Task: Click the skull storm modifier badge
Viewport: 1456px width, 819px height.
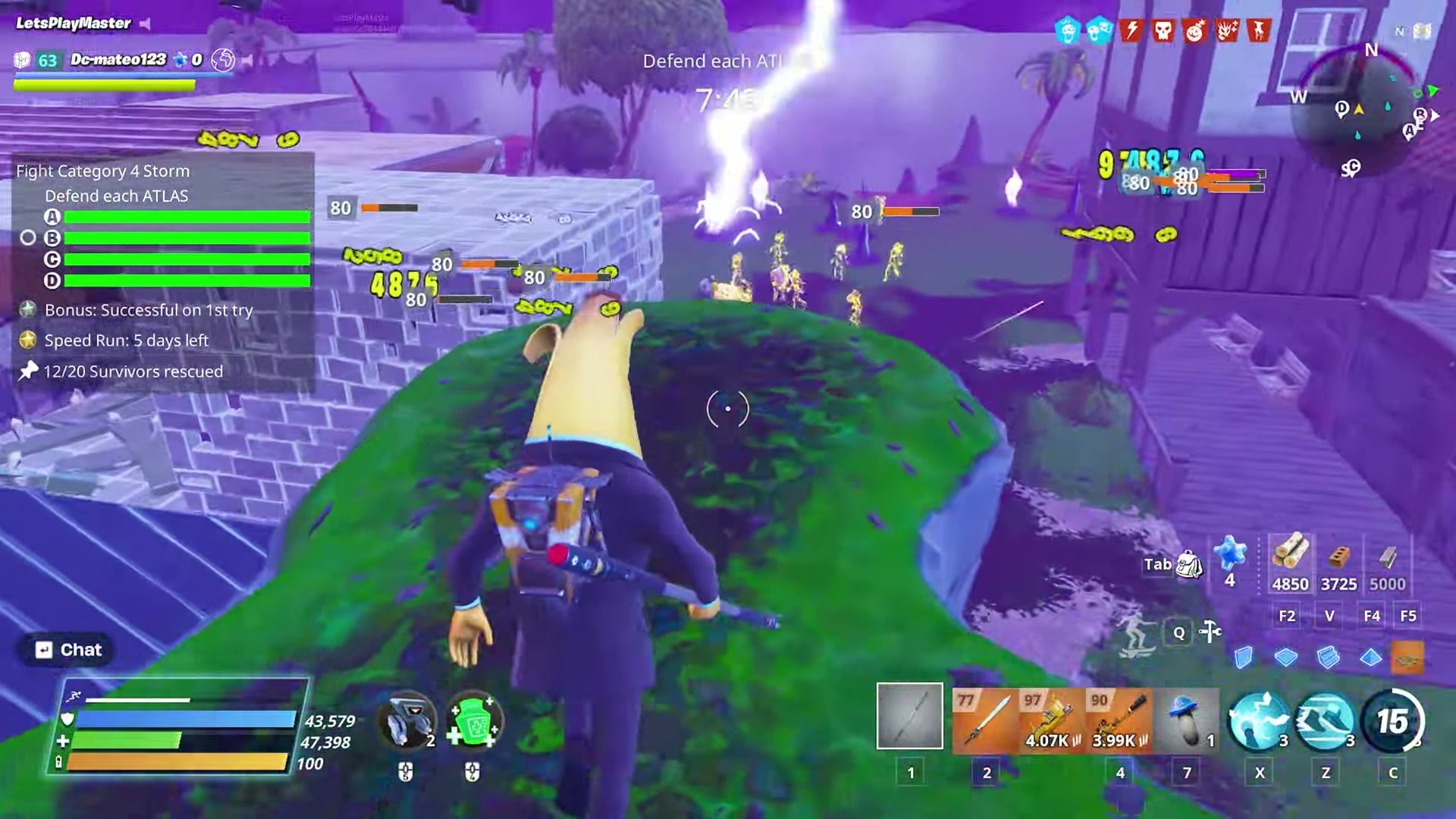Action: (x=1163, y=31)
